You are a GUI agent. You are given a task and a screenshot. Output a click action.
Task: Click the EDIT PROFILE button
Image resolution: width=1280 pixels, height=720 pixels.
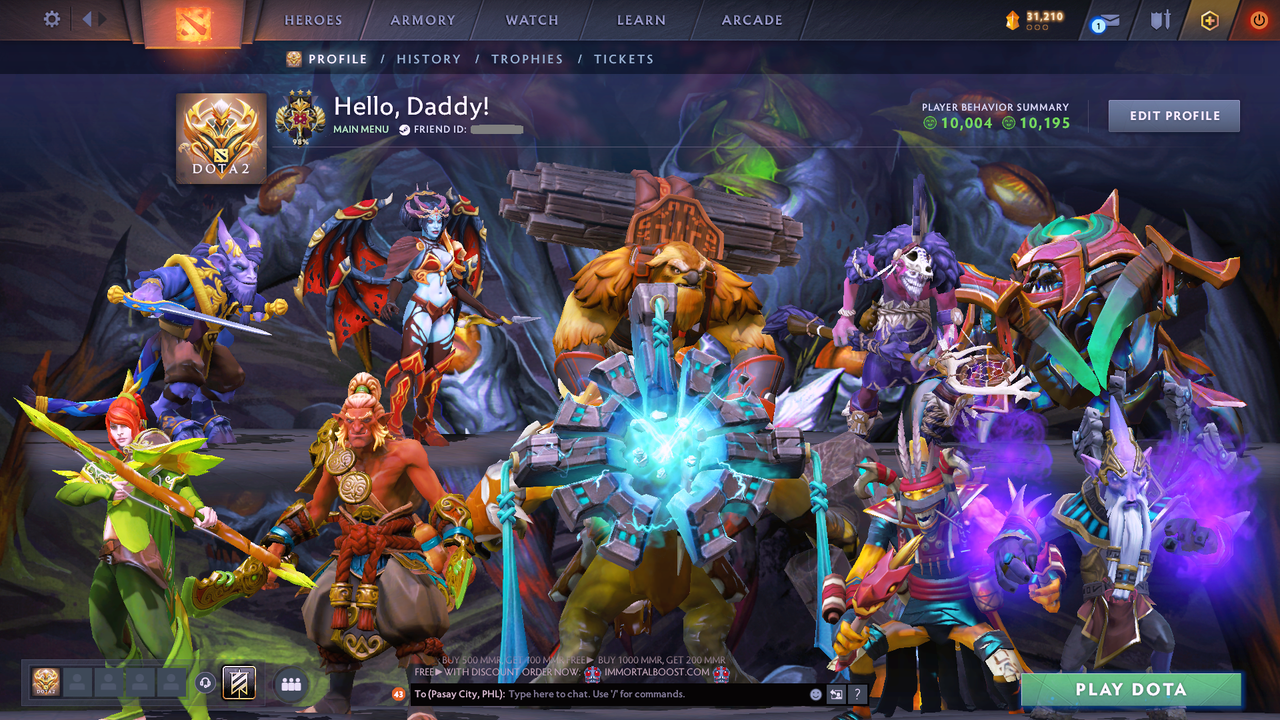tap(1173, 115)
